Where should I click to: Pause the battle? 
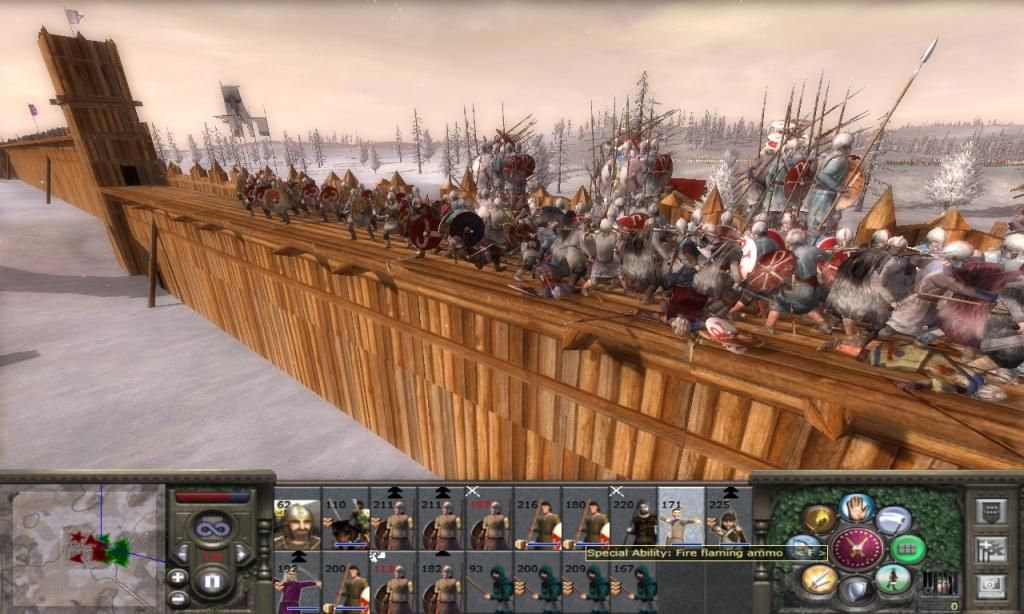pos(212,580)
